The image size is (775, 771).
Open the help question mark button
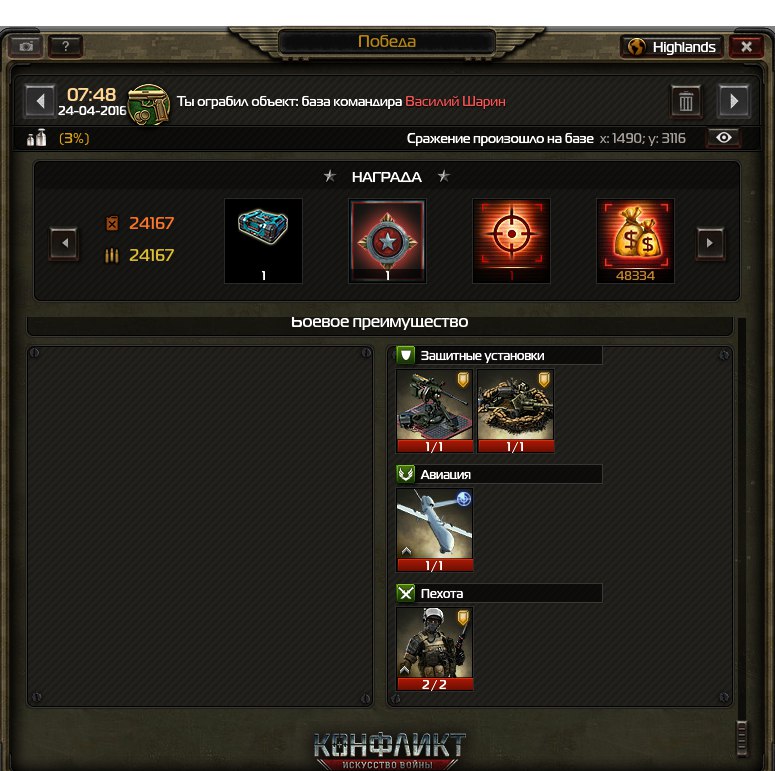point(66,47)
